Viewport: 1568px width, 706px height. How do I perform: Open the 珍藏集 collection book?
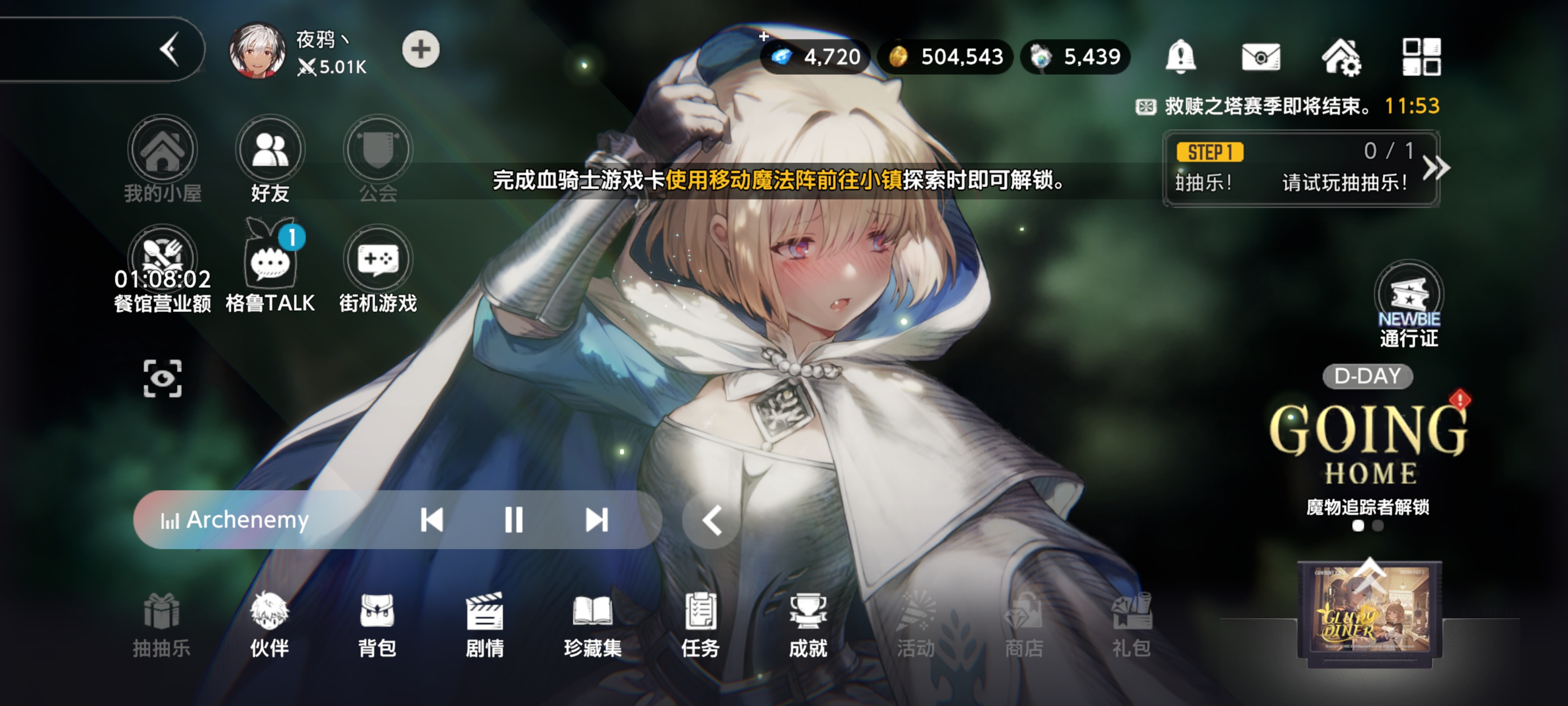tap(592, 625)
